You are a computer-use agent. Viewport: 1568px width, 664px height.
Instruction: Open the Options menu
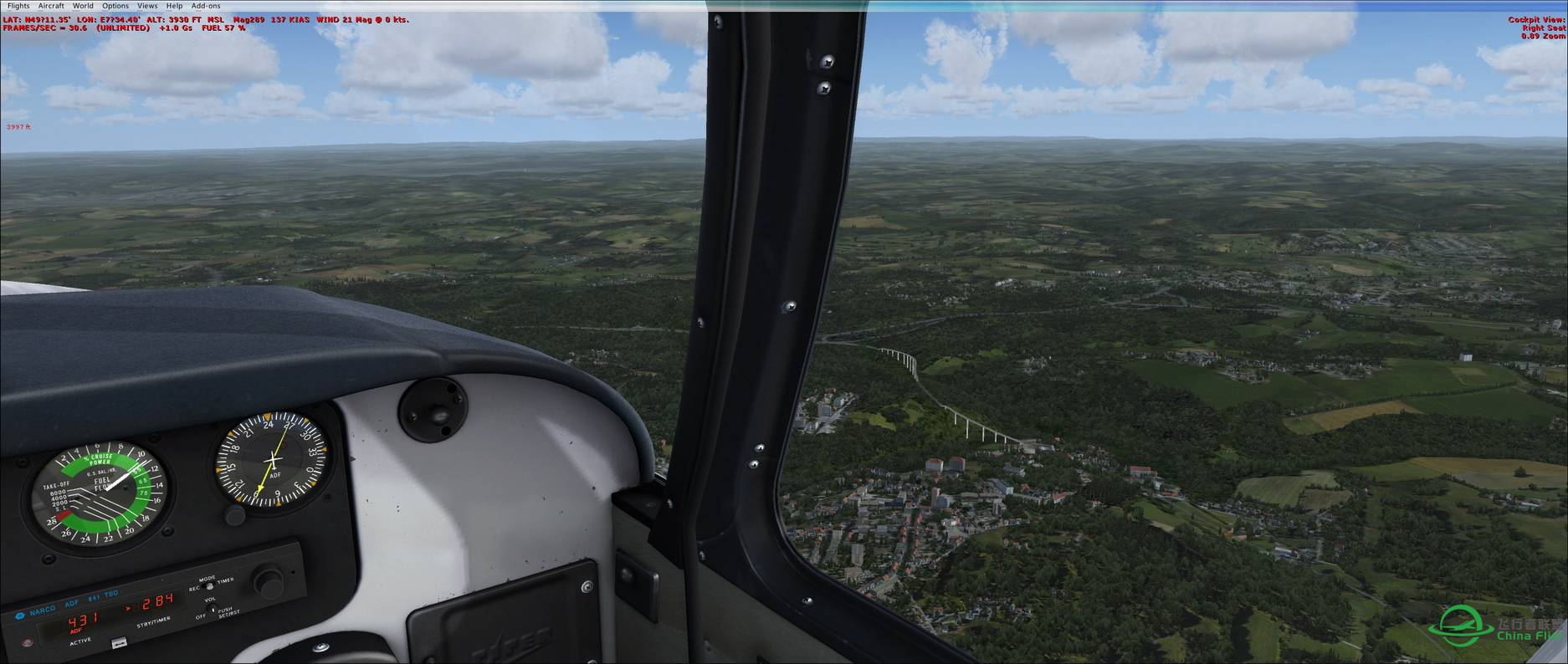(115, 6)
